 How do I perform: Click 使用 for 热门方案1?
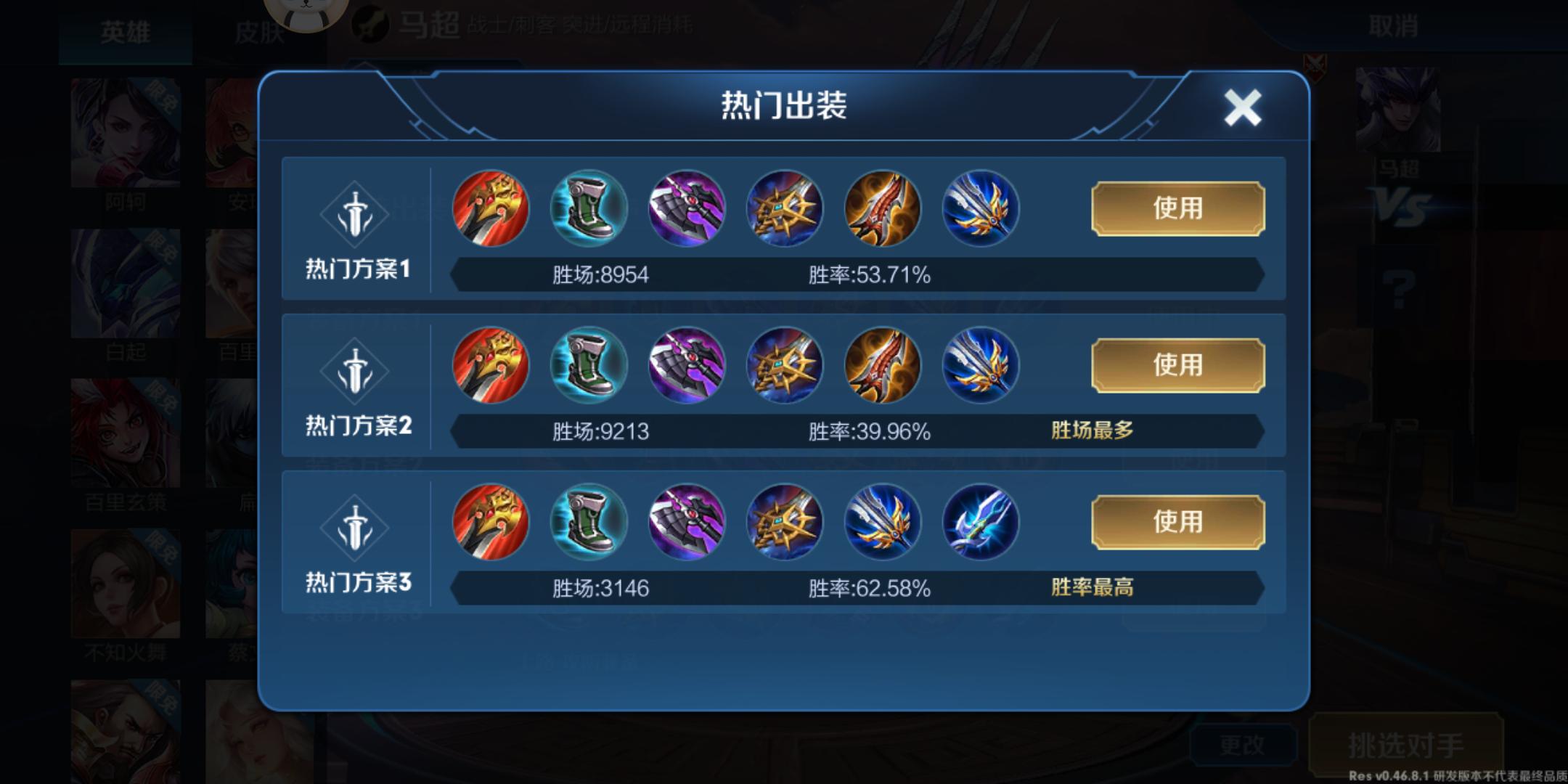pos(1176,210)
